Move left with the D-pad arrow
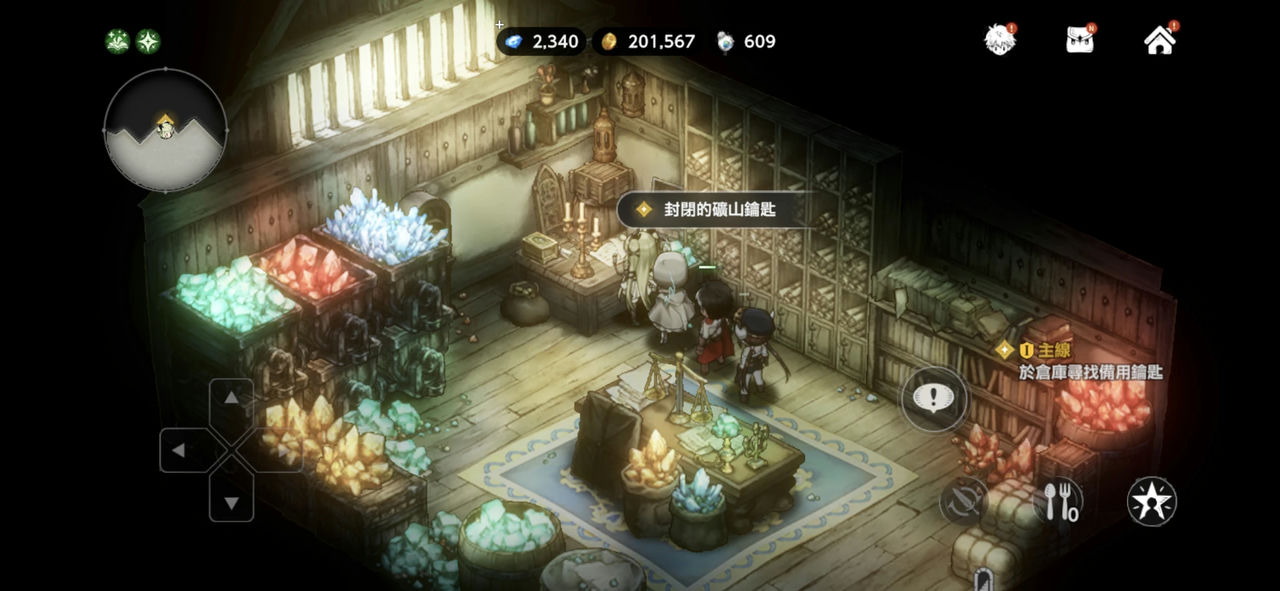 click(x=180, y=450)
